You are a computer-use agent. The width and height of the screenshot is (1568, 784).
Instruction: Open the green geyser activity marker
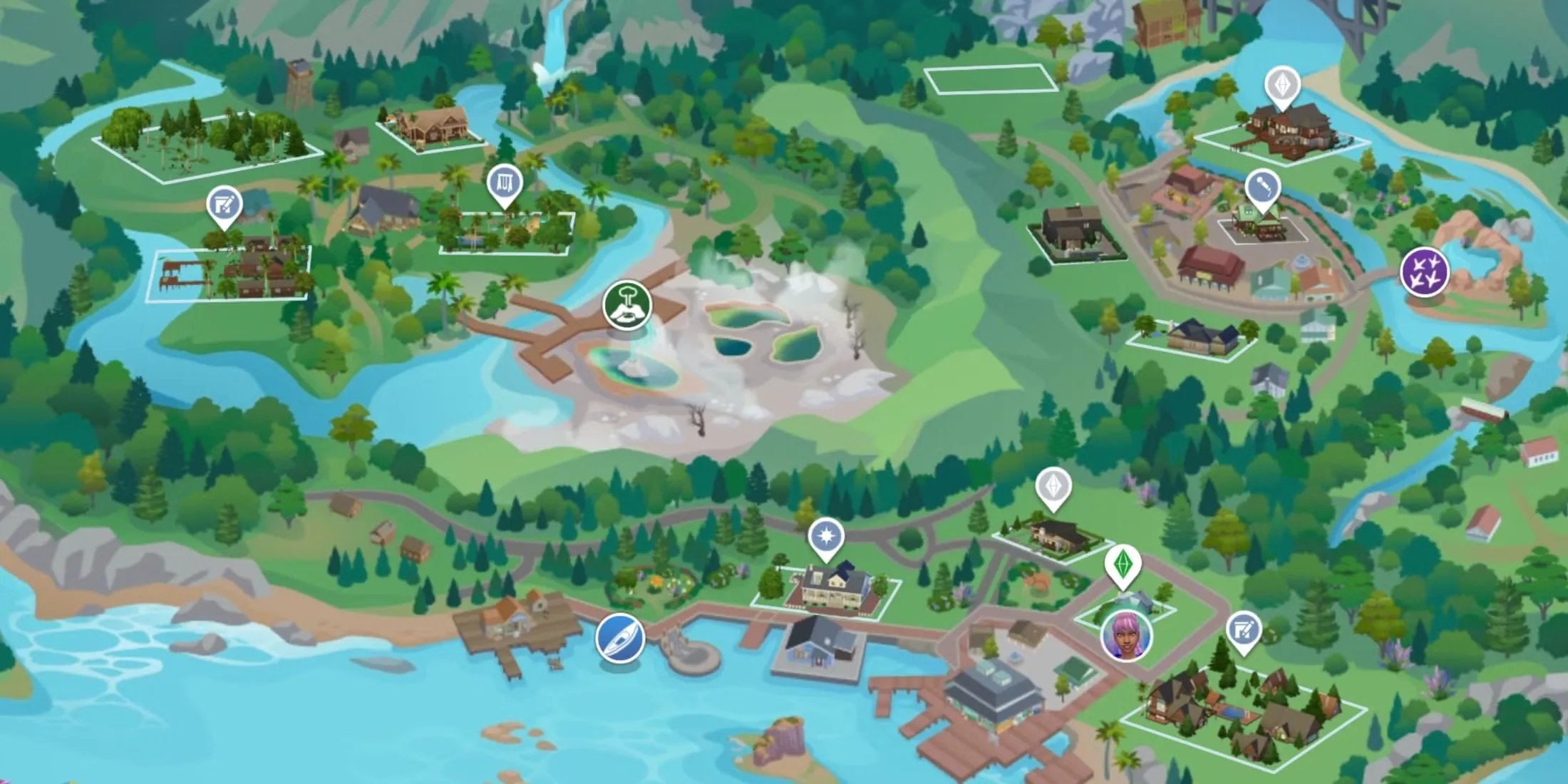click(627, 306)
